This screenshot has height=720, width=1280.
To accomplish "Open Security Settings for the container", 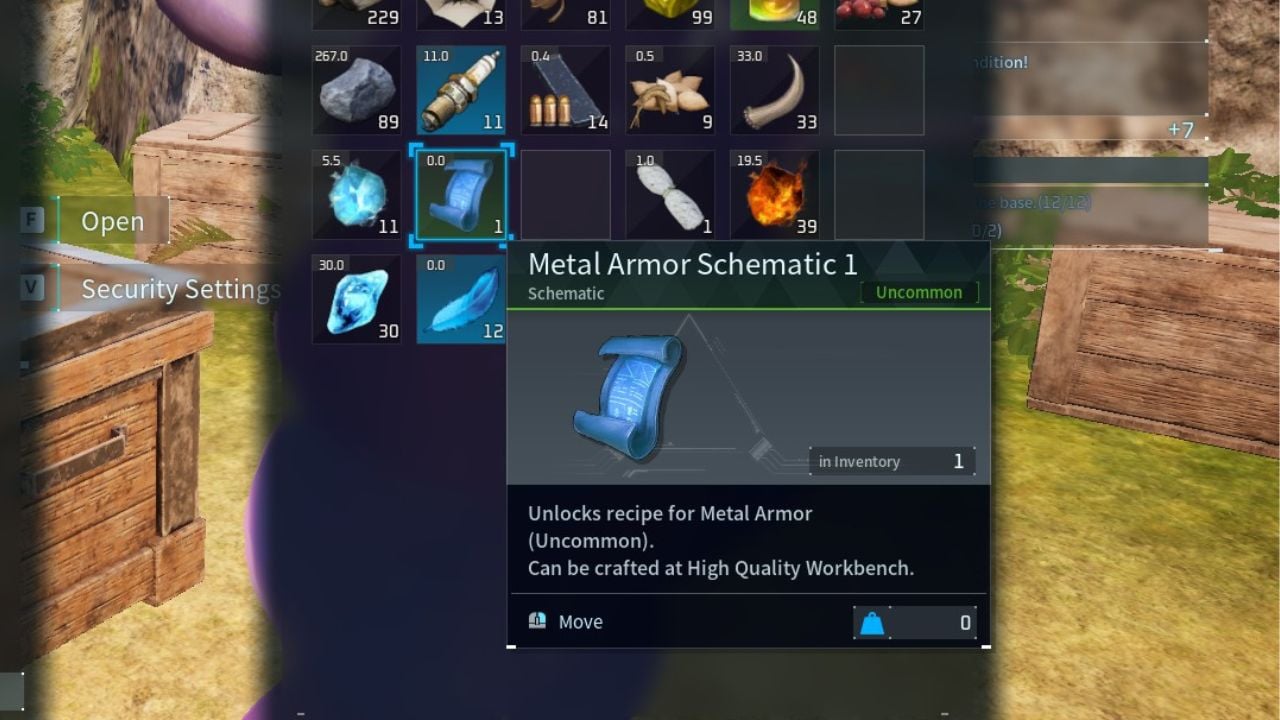I will click(x=180, y=289).
